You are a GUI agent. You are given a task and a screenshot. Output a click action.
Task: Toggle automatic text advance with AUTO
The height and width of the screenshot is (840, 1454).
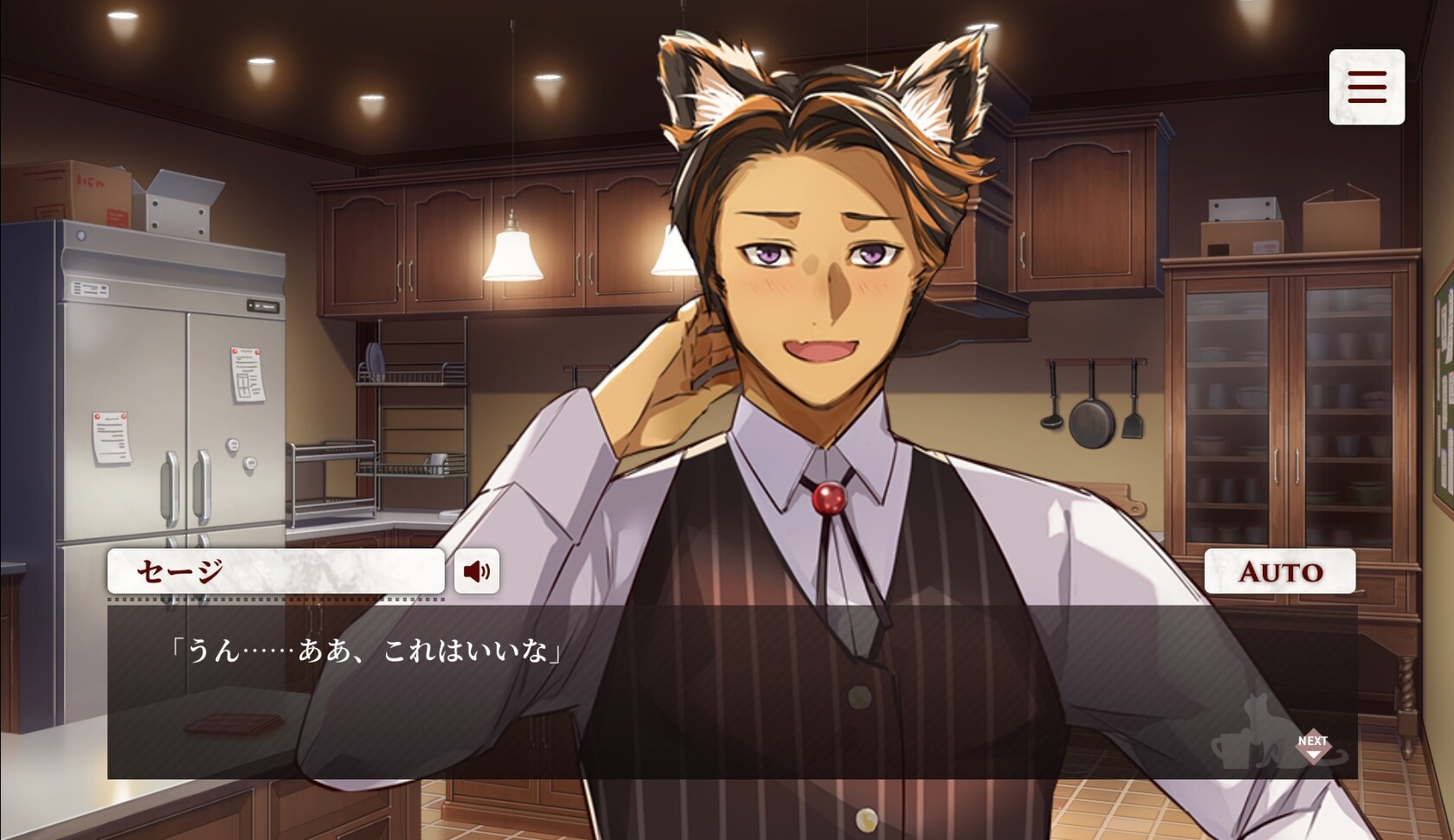tap(1280, 572)
